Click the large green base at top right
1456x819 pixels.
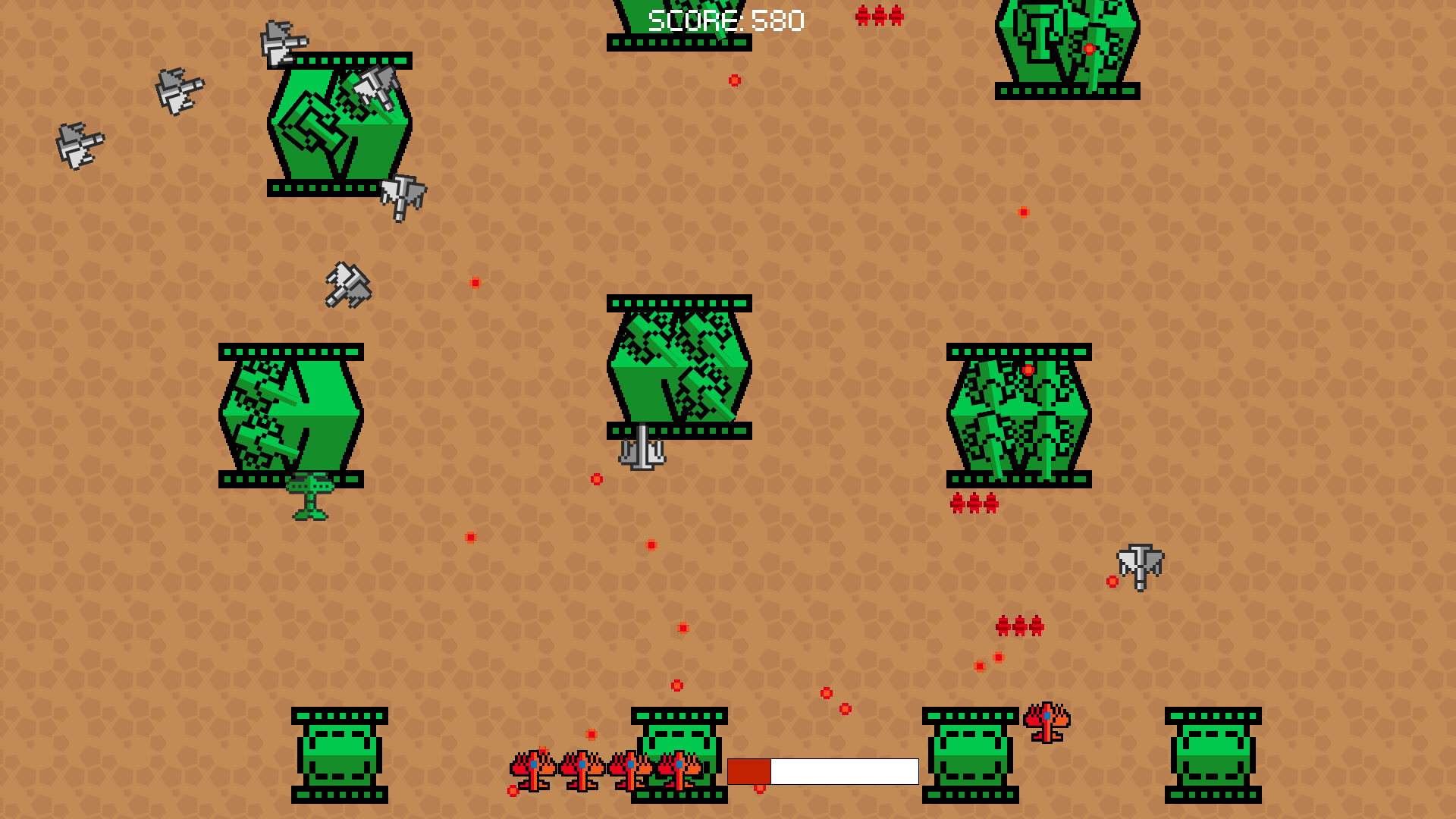pos(1065,45)
